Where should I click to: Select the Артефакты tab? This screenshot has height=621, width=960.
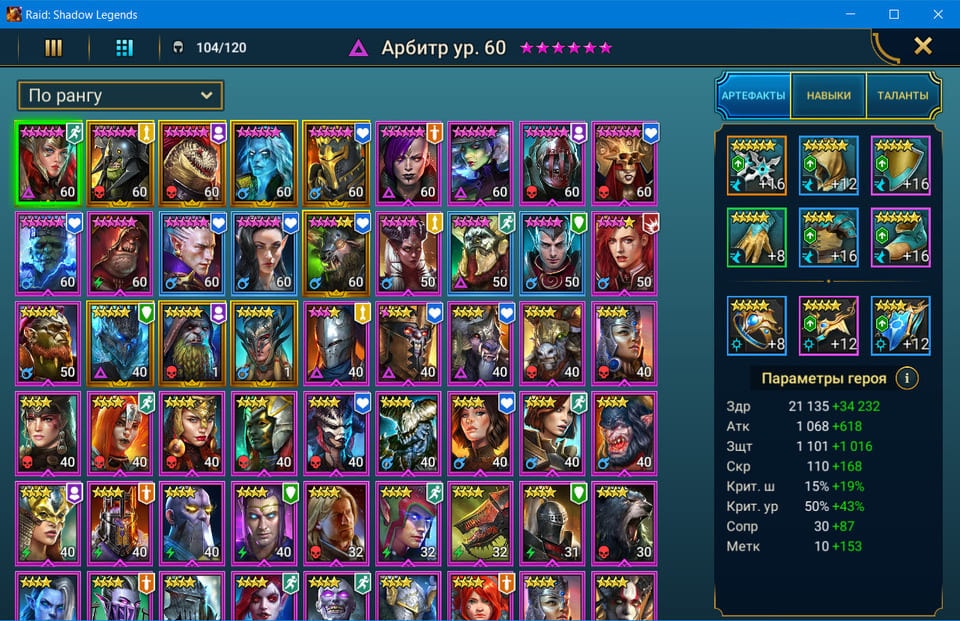pyautogui.click(x=753, y=96)
